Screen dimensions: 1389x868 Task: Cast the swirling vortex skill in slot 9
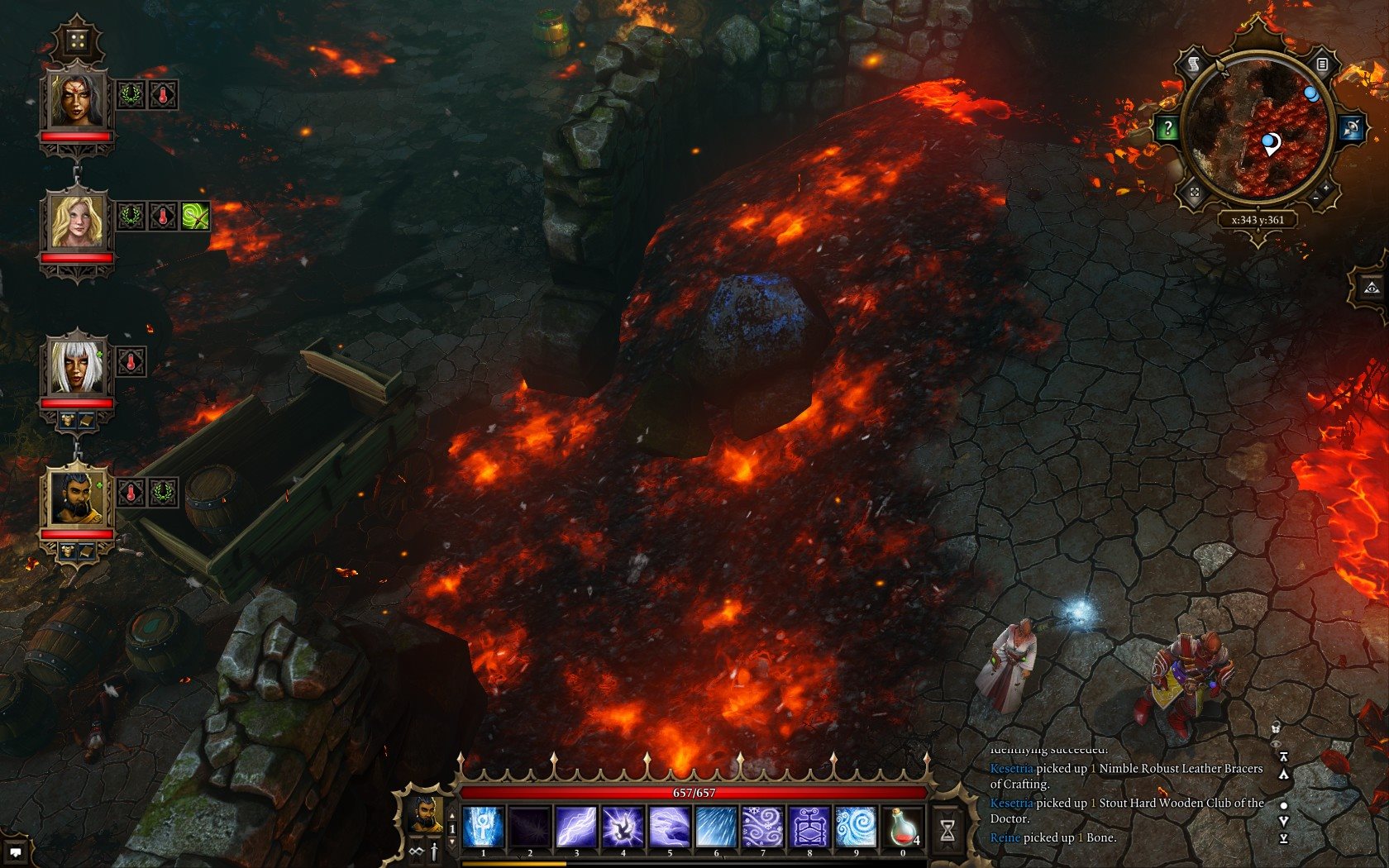point(856,827)
